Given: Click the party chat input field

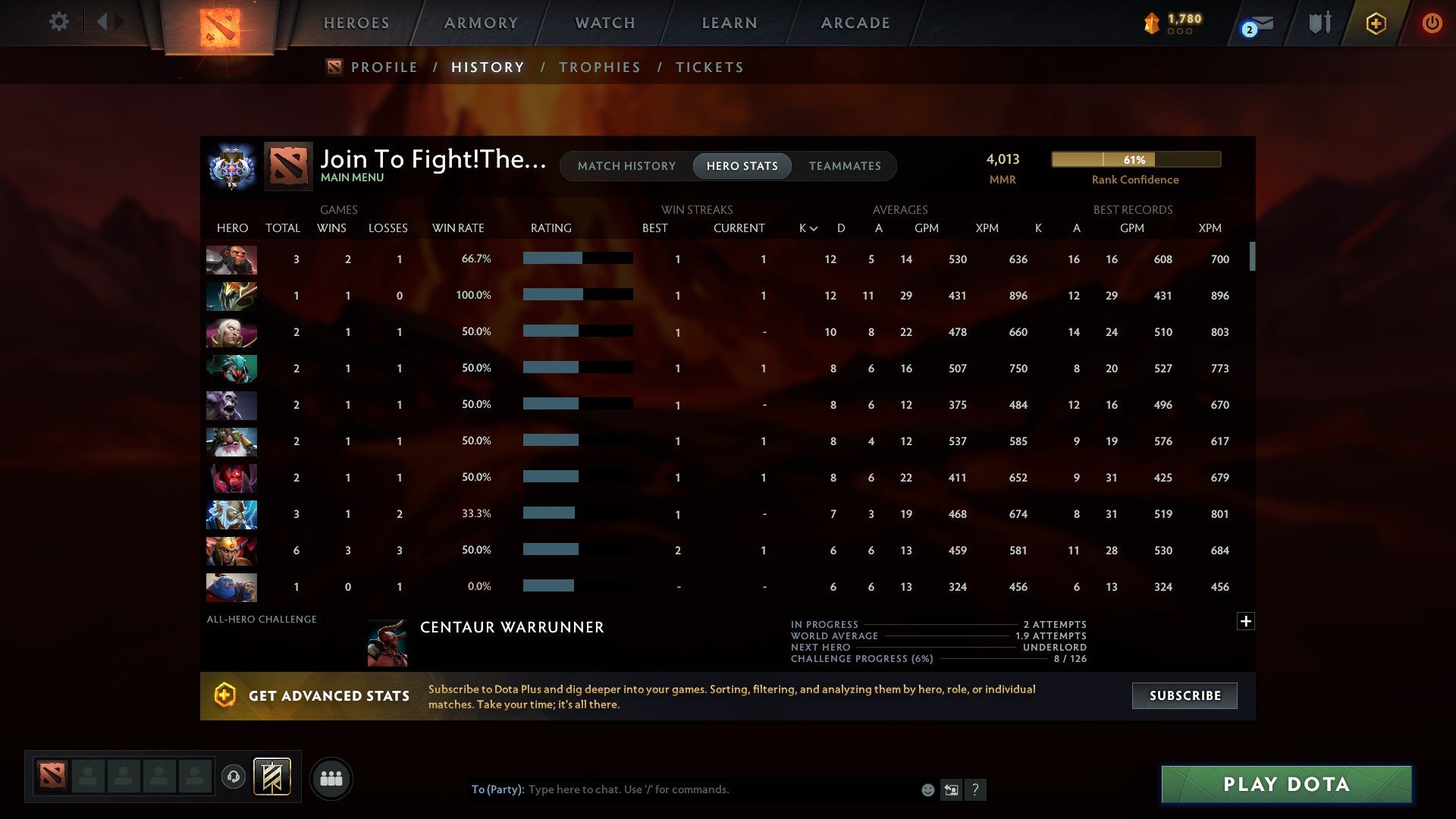Looking at the screenshot, I should coord(682,789).
